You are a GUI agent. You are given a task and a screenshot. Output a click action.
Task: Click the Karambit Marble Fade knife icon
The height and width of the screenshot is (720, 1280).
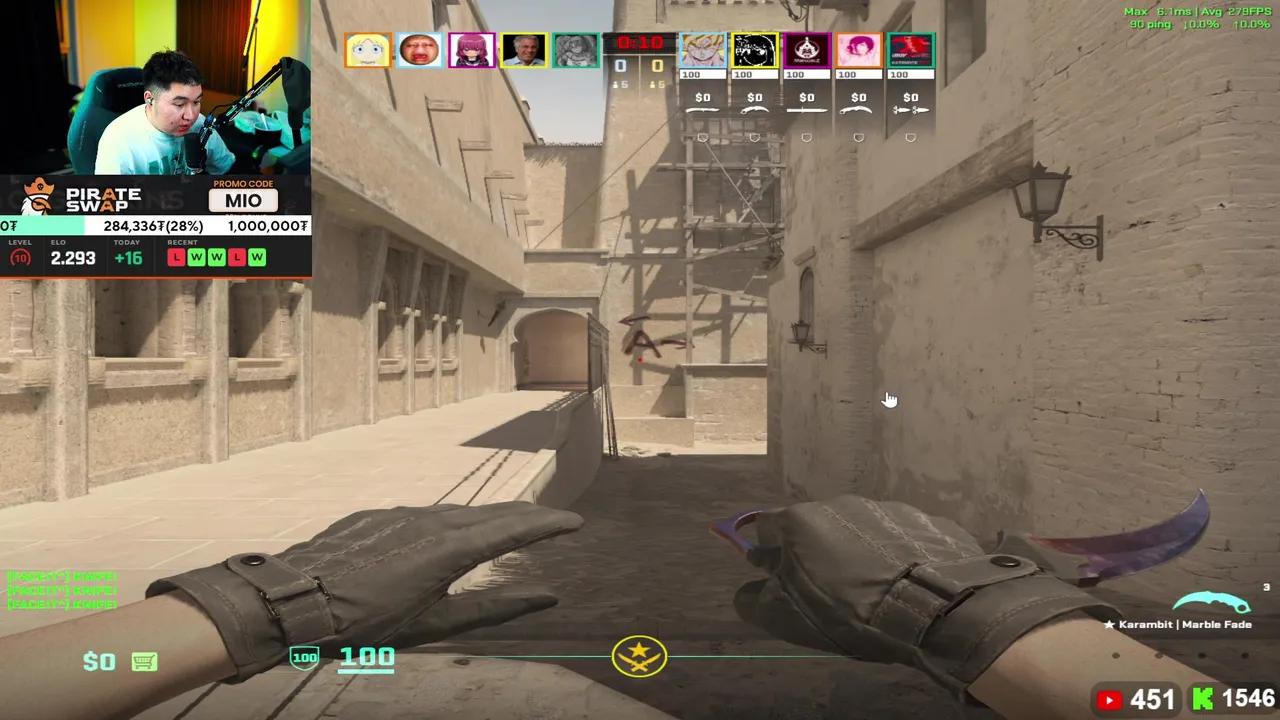click(x=1210, y=602)
